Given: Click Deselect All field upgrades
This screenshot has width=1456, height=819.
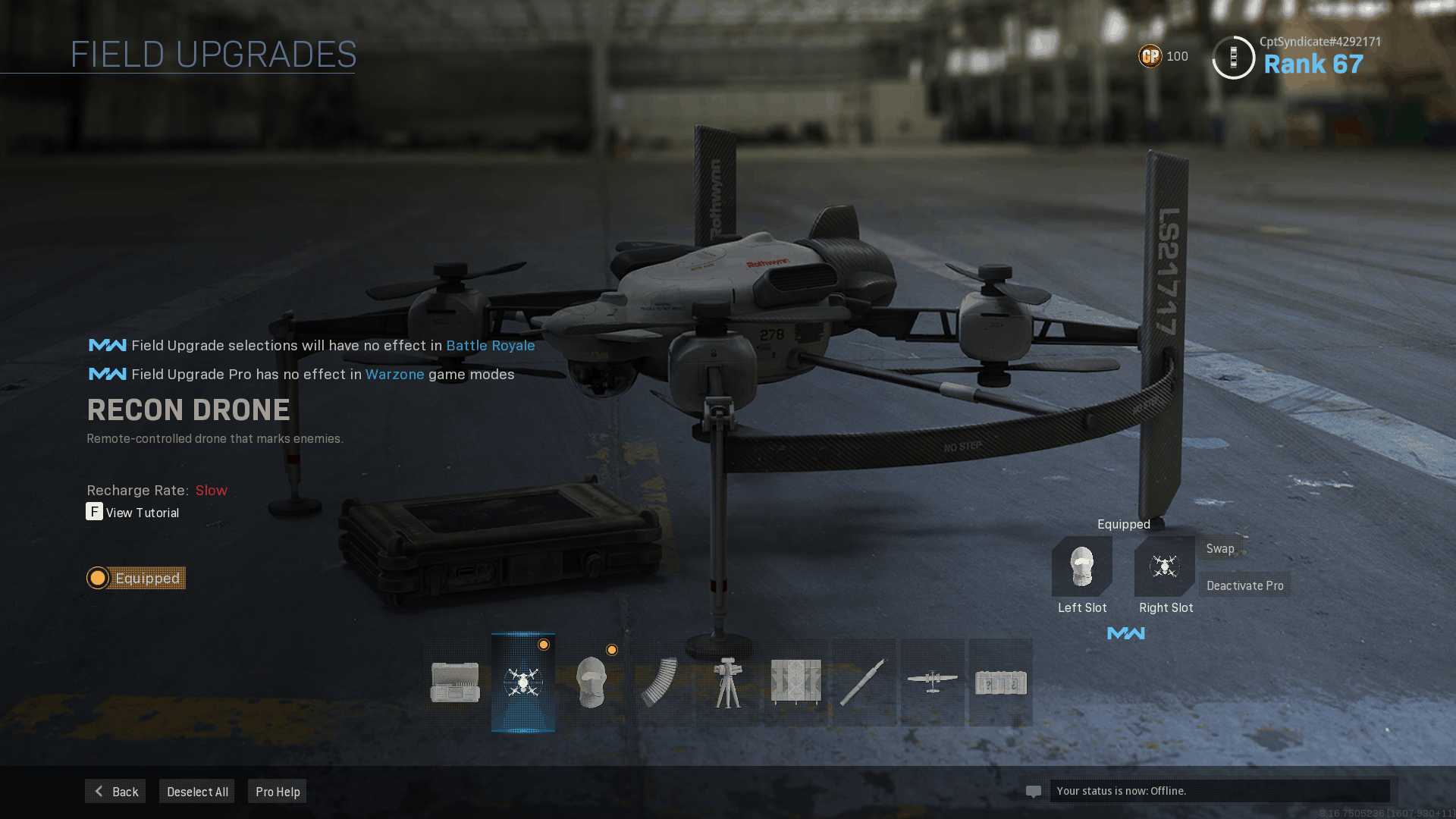Looking at the screenshot, I should click(x=197, y=791).
